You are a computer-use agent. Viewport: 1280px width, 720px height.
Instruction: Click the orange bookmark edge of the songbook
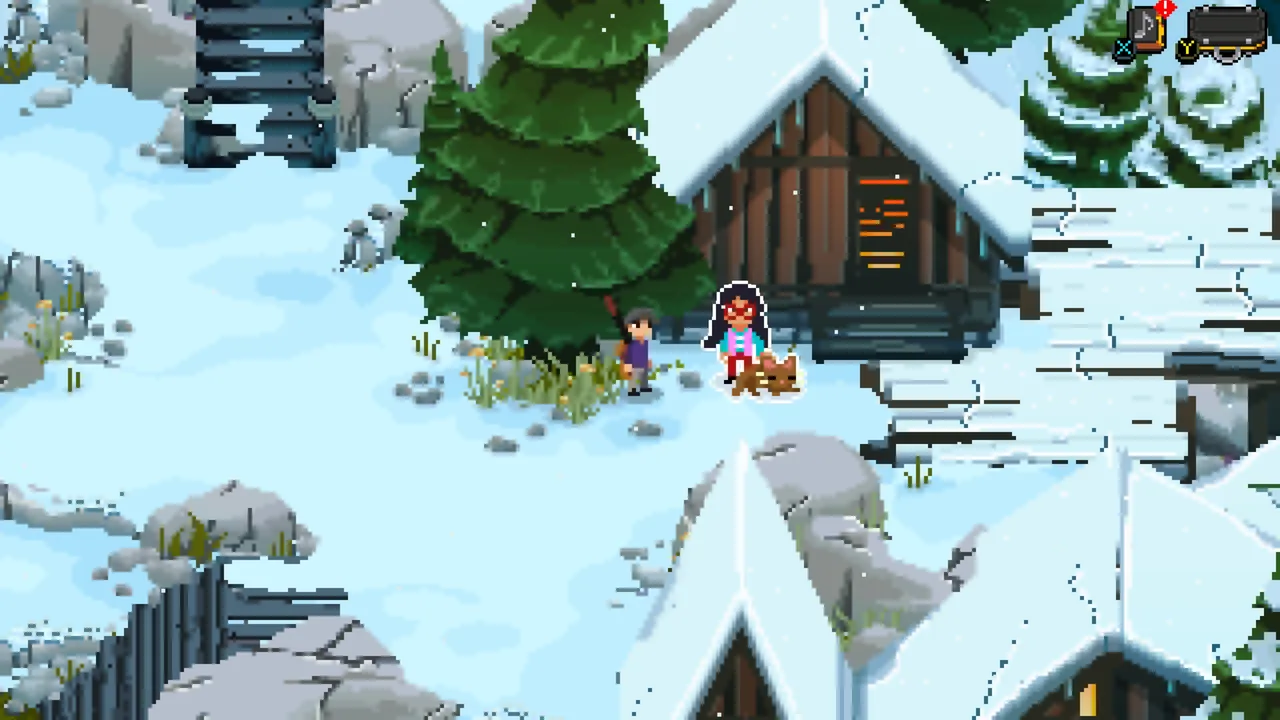(x=1160, y=30)
